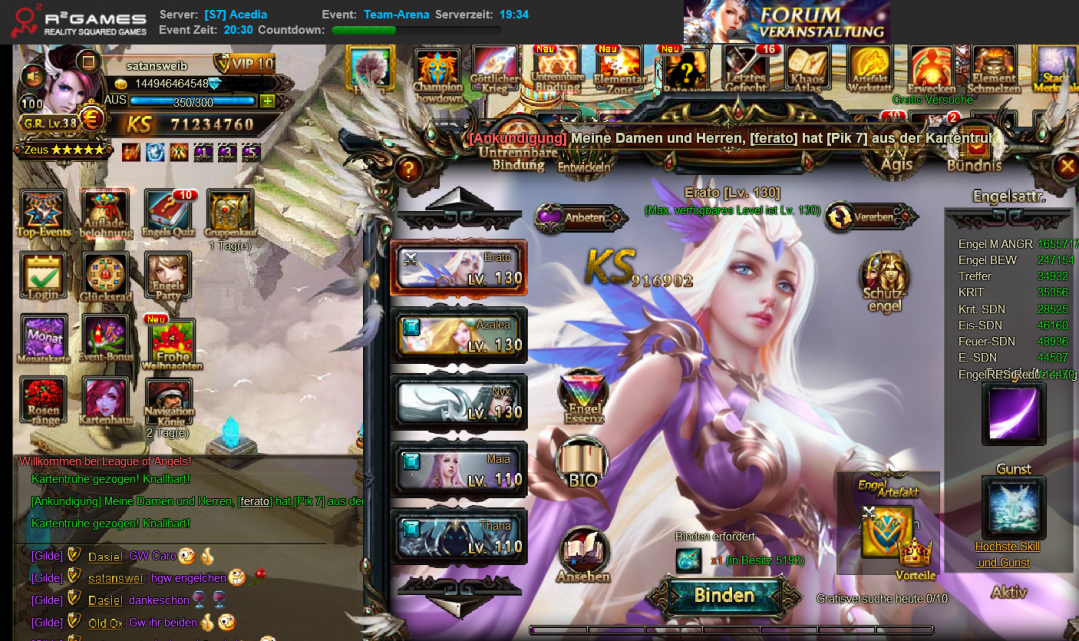
Task: Open the Engels Quiz icon
Action: (x=168, y=214)
